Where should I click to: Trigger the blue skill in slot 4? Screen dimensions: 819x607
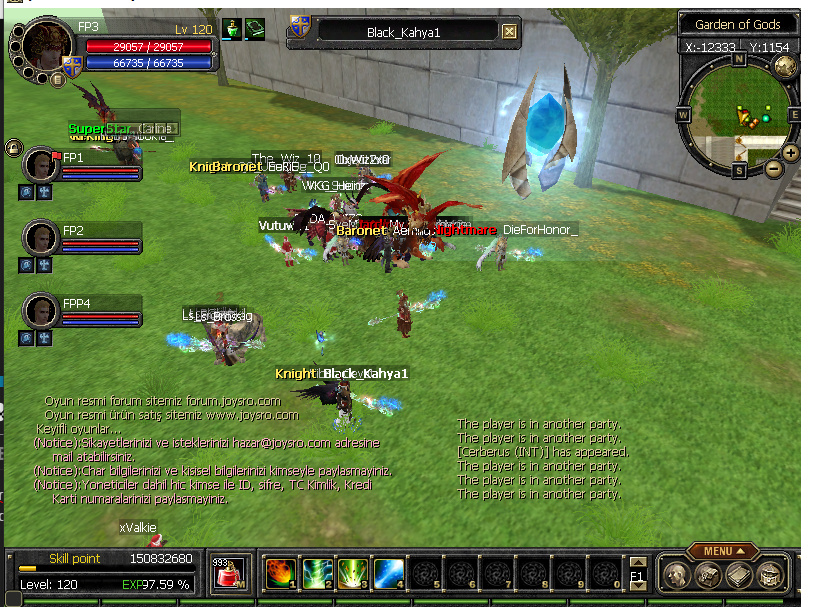tap(388, 574)
